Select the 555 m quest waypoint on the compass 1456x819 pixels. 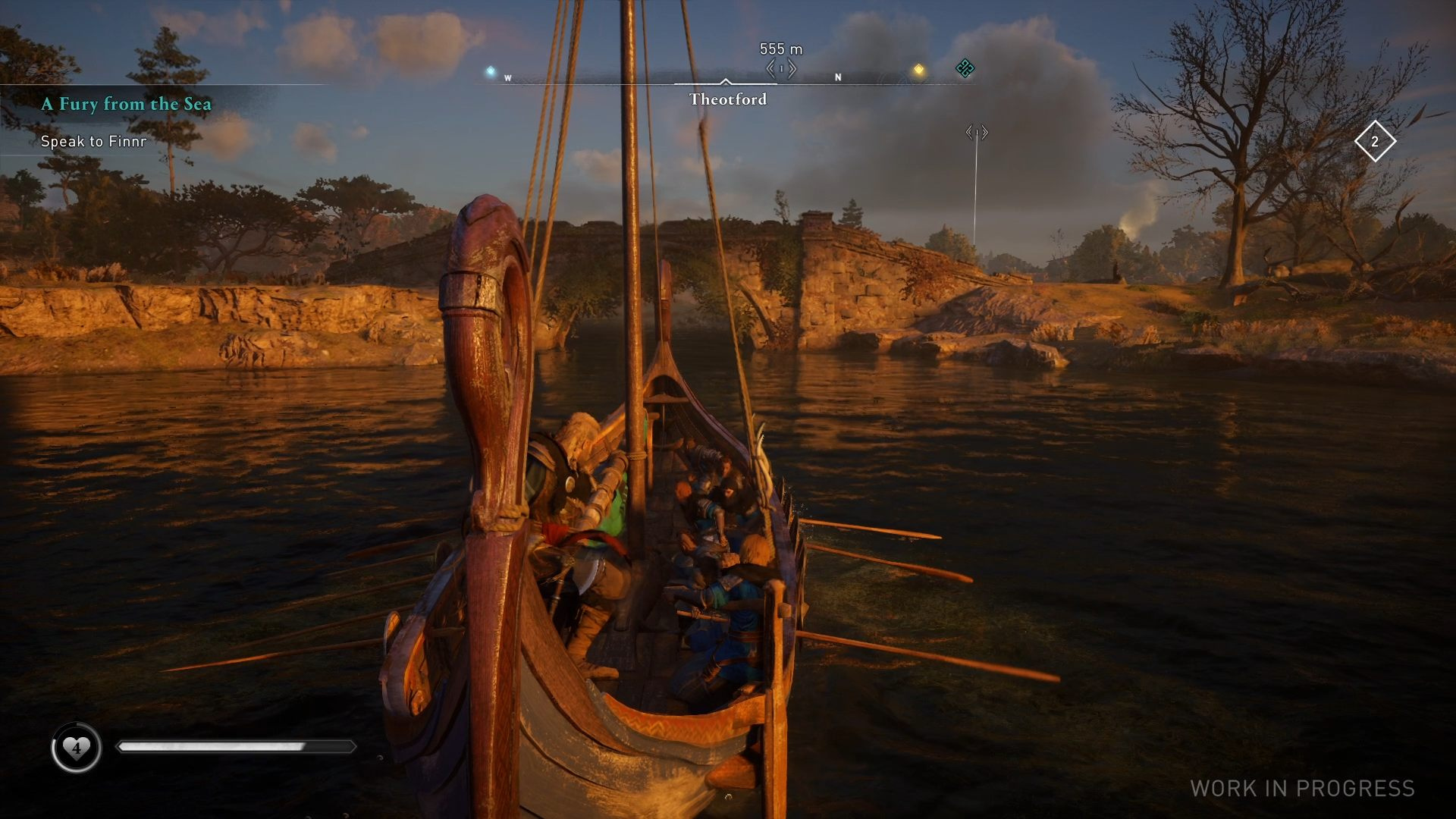pyautogui.click(x=781, y=69)
